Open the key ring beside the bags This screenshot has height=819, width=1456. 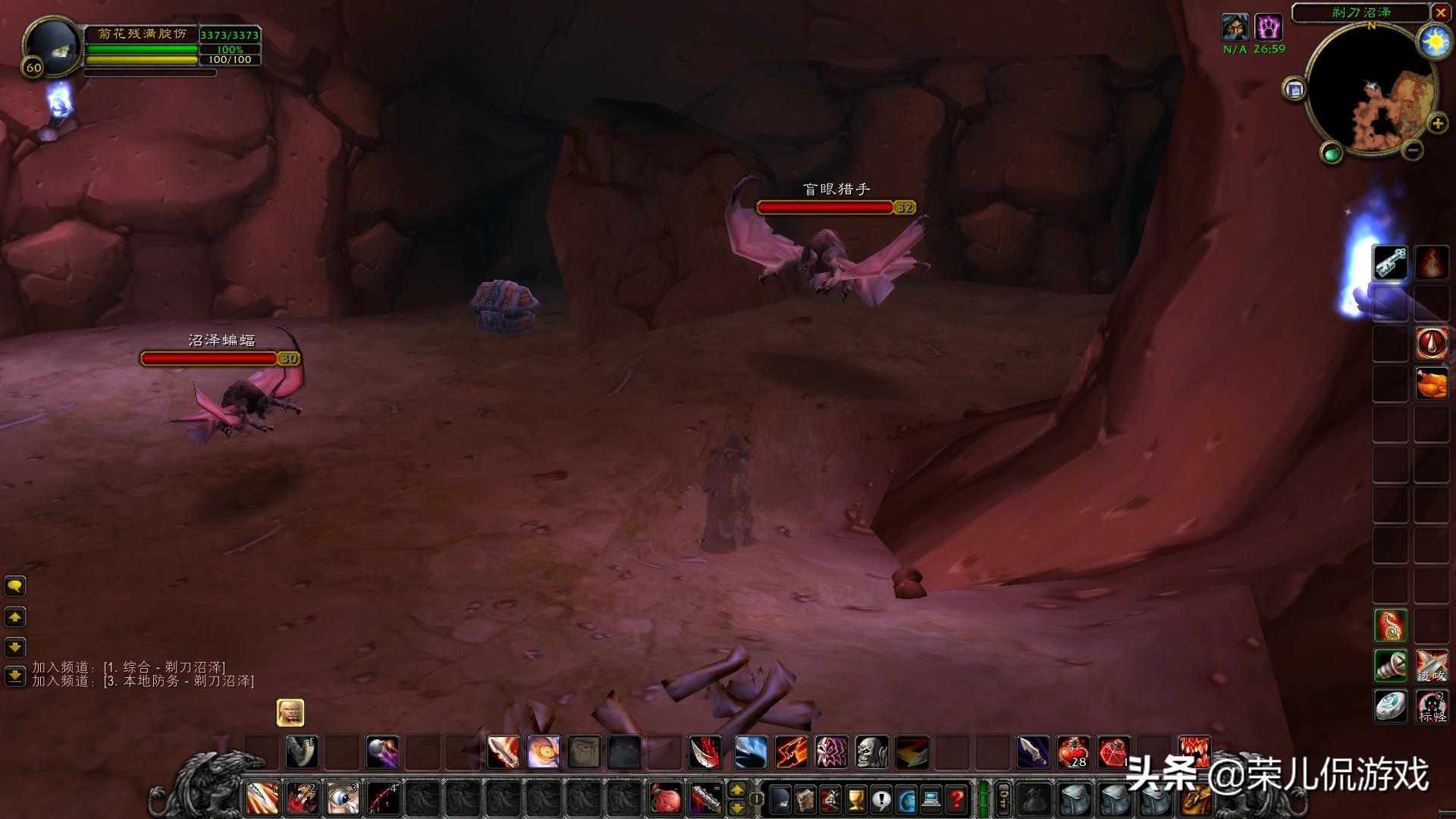click(x=1003, y=799)
